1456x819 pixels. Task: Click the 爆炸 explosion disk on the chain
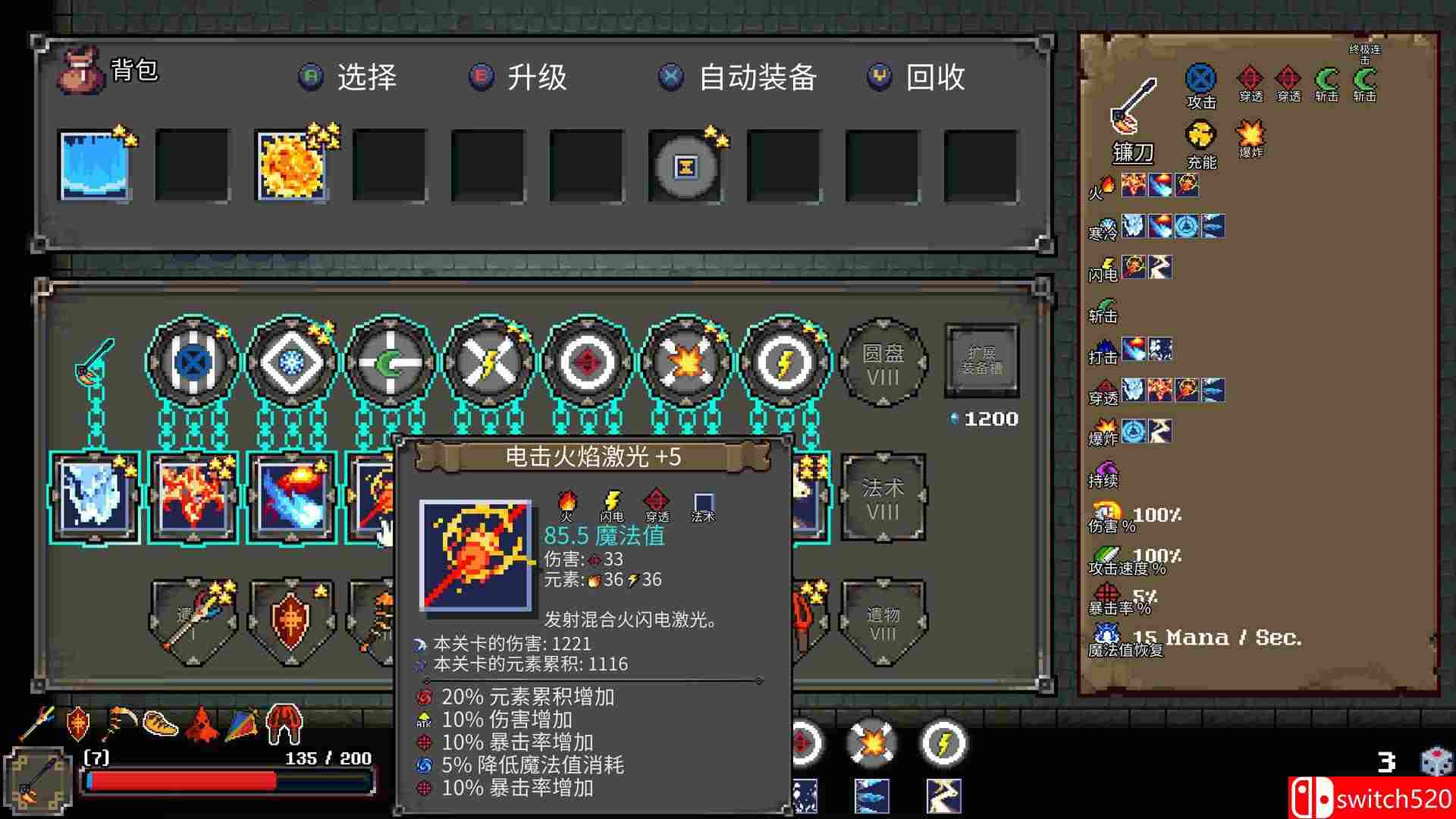(686, 362)
